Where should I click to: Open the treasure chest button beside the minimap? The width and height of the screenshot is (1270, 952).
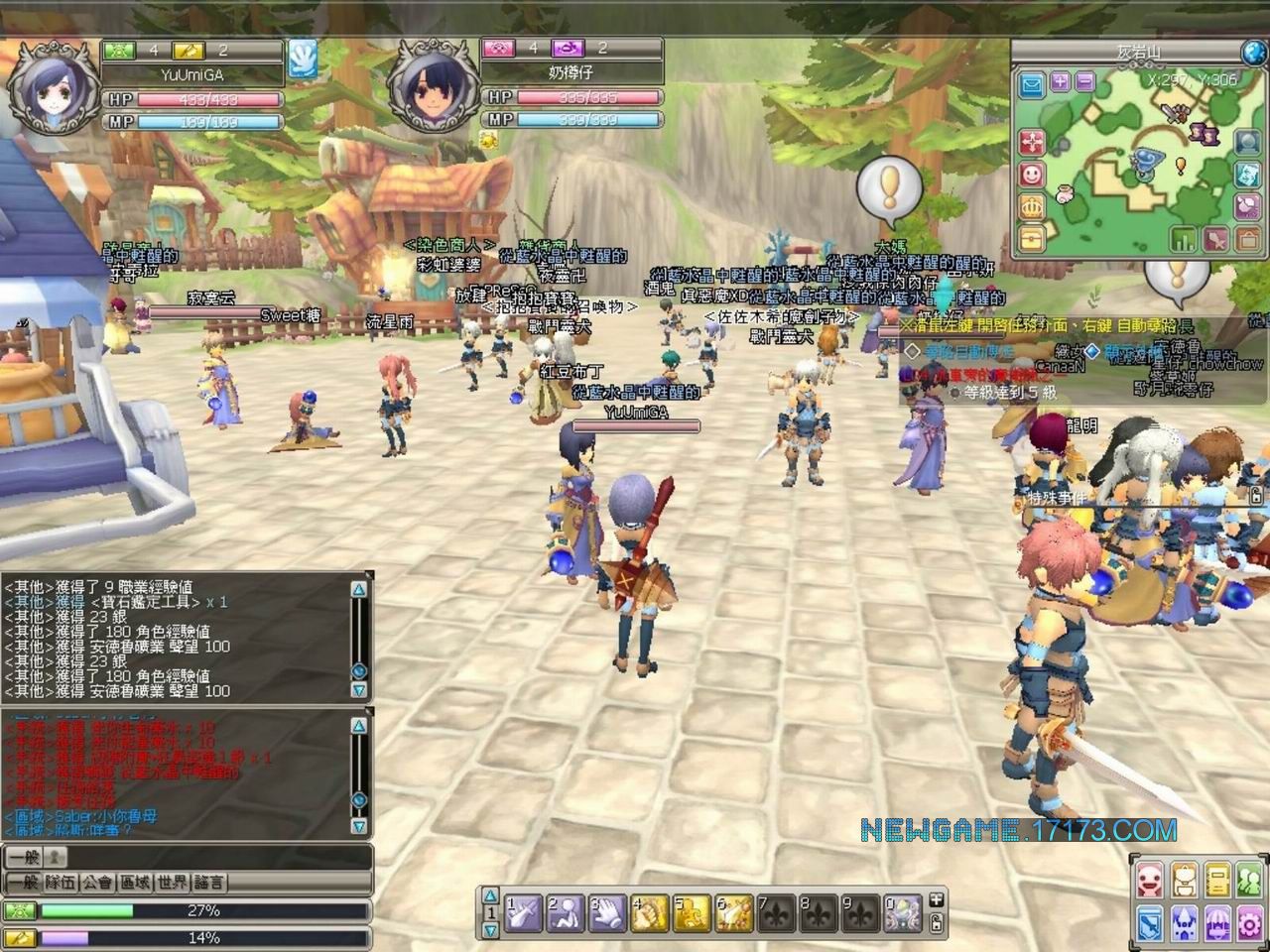click(x=1032, y=238)
